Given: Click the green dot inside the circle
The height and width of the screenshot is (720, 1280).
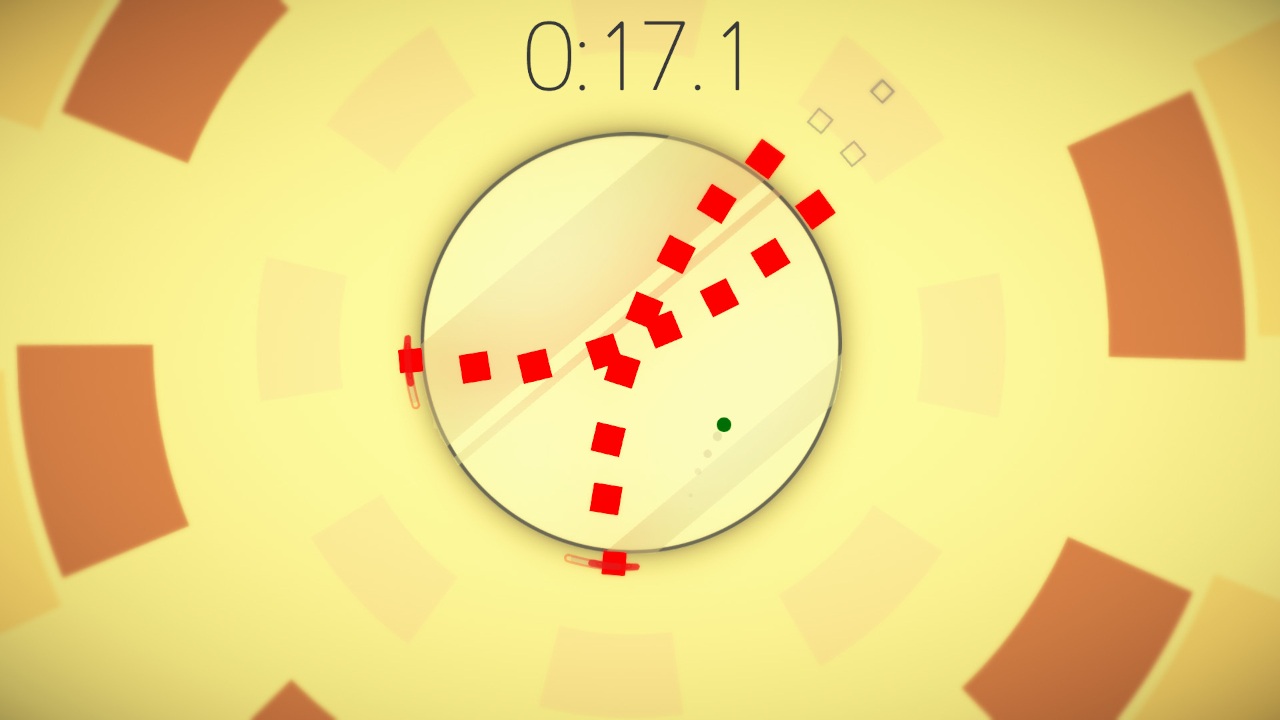Looking at the screenshot, I should (x=722, y=424).
